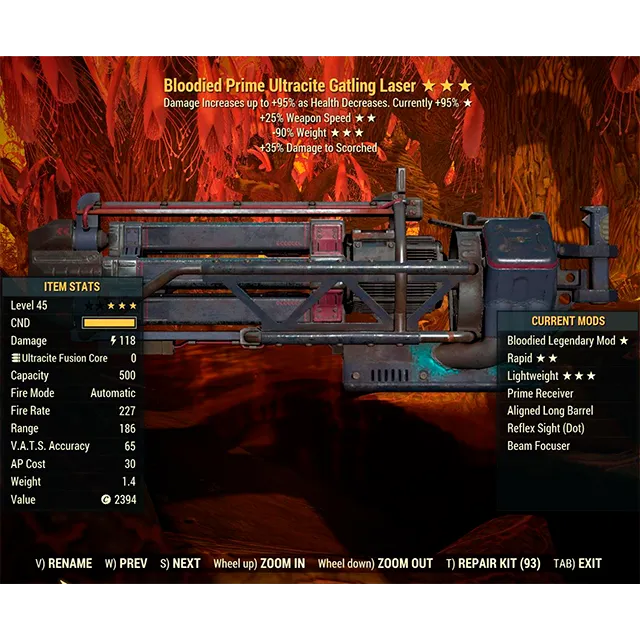Use a Repair Kit on the weapon
Image resolution: width=640 pixels, height=640 pixels.
(493, 564)
